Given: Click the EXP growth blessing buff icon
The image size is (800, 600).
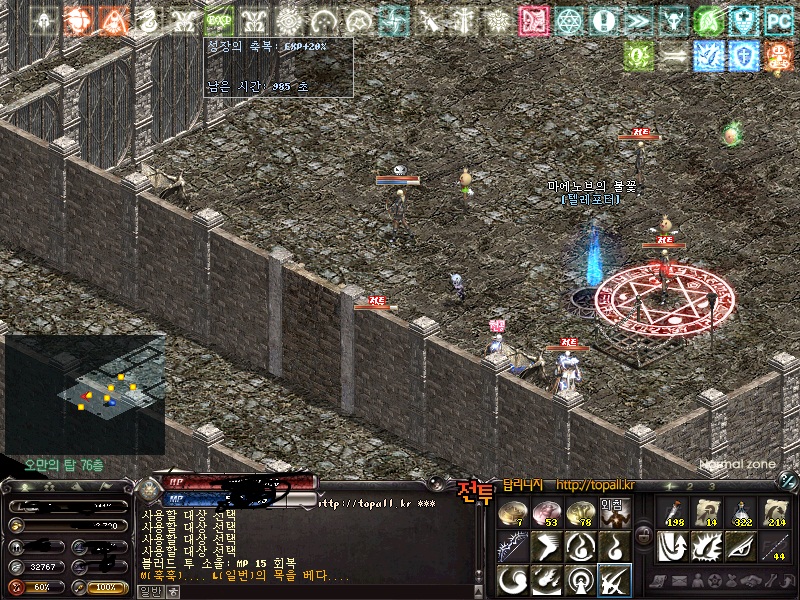Looking at the screenshot, I should click(x=219, y=20).
